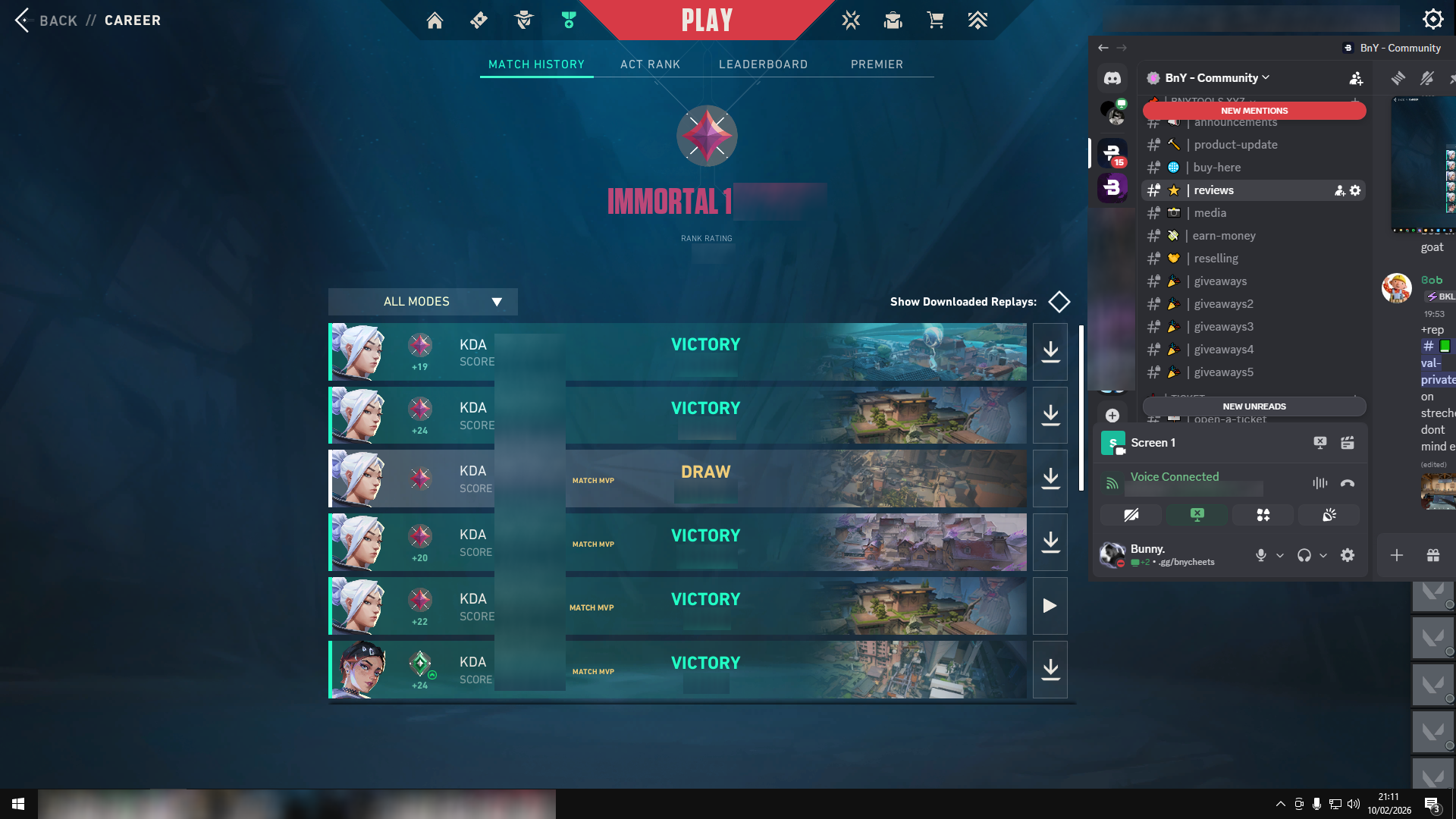
Task: Open the store cart icon
Action: tap(935, 20)
